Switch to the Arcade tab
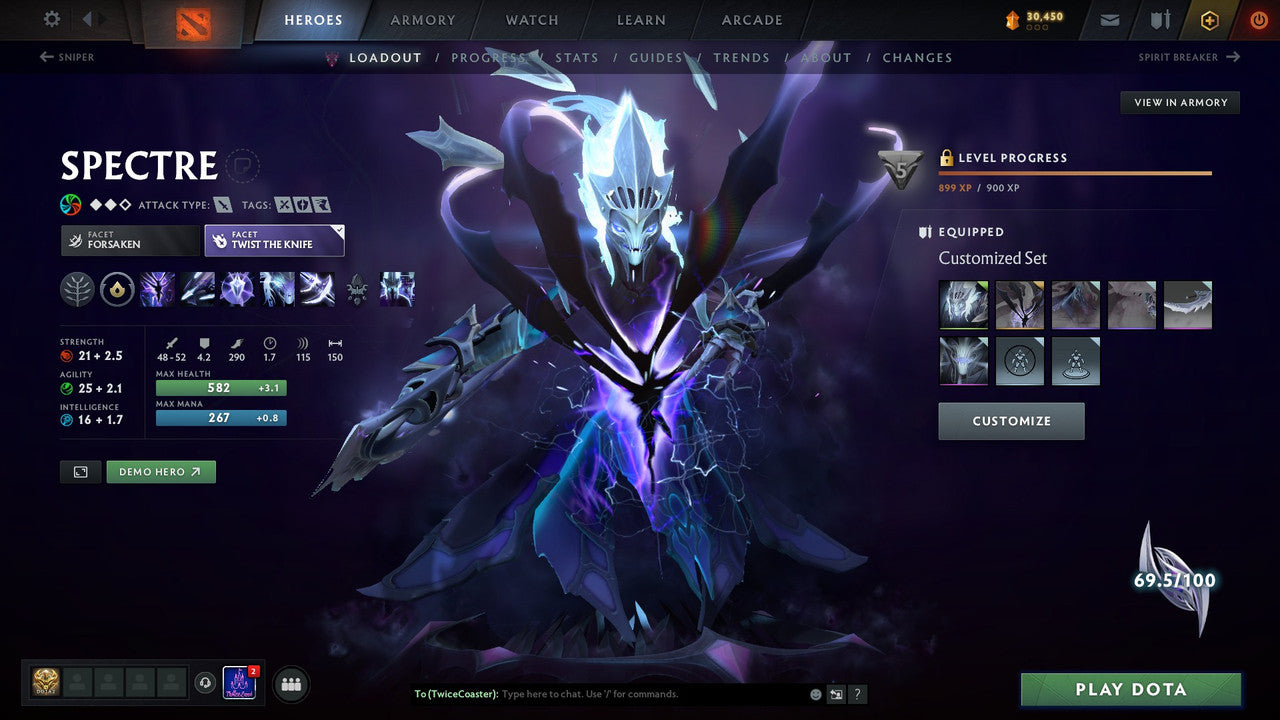 click(x=751, y=19)
